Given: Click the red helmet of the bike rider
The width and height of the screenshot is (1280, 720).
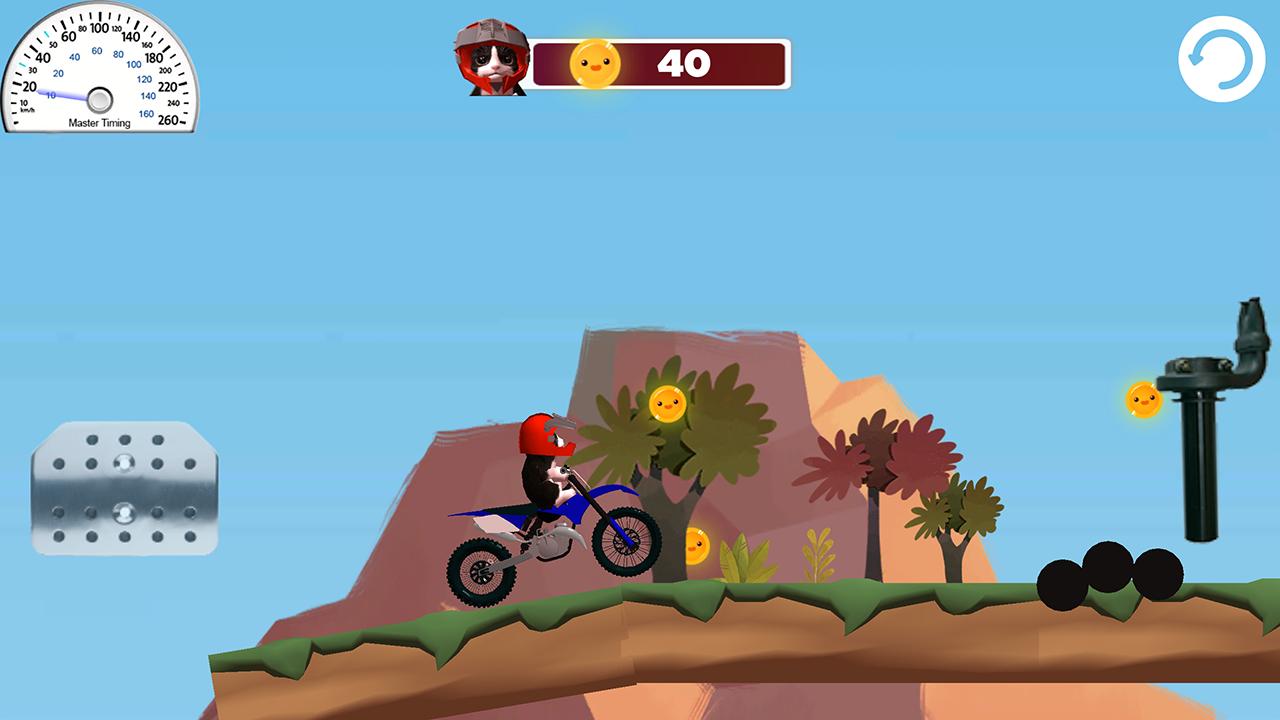Looking at the screenshot, I should (543, 432).
